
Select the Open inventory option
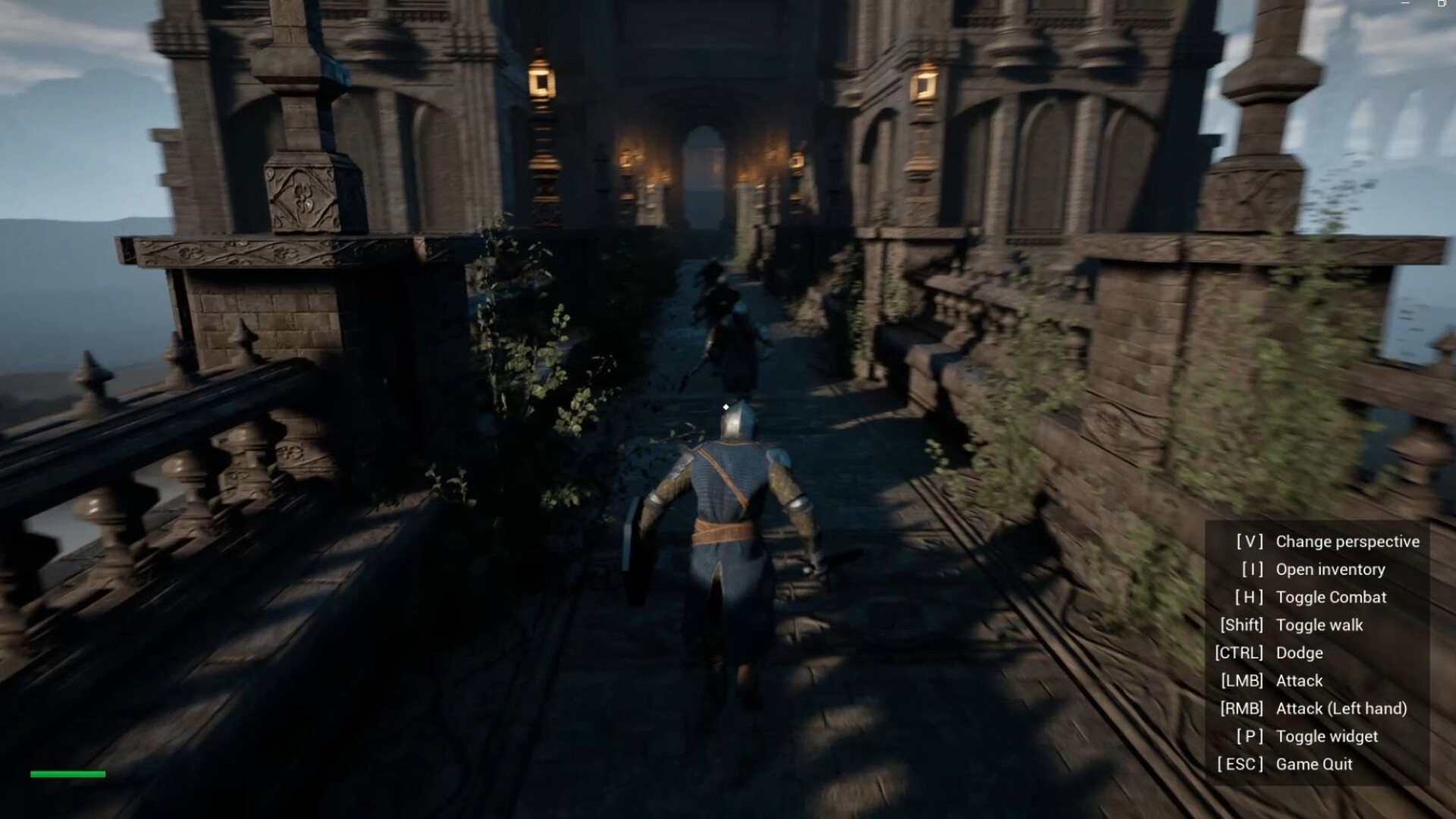click(1331, 570)
